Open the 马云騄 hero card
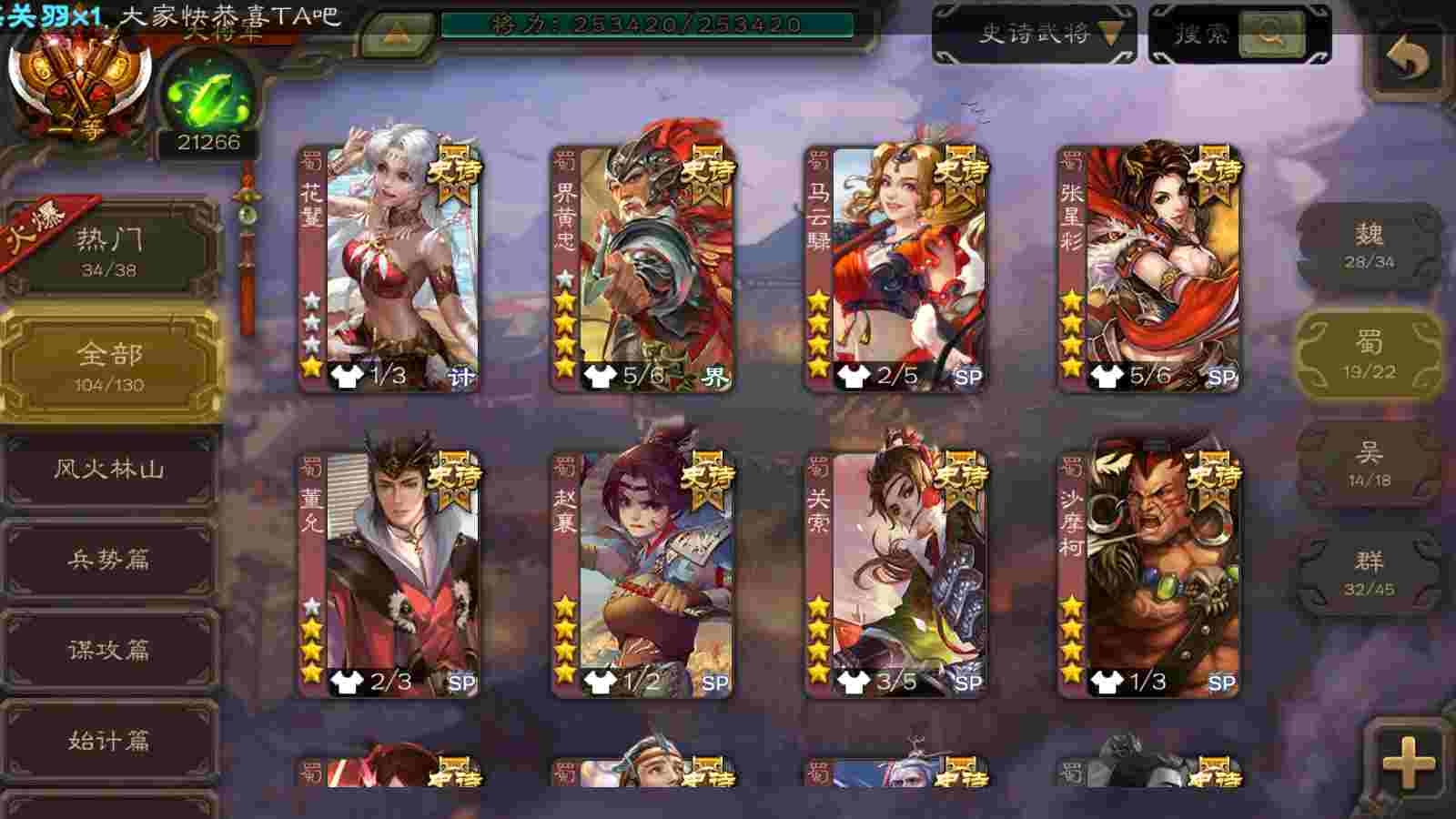 click(x=897, y=269)
